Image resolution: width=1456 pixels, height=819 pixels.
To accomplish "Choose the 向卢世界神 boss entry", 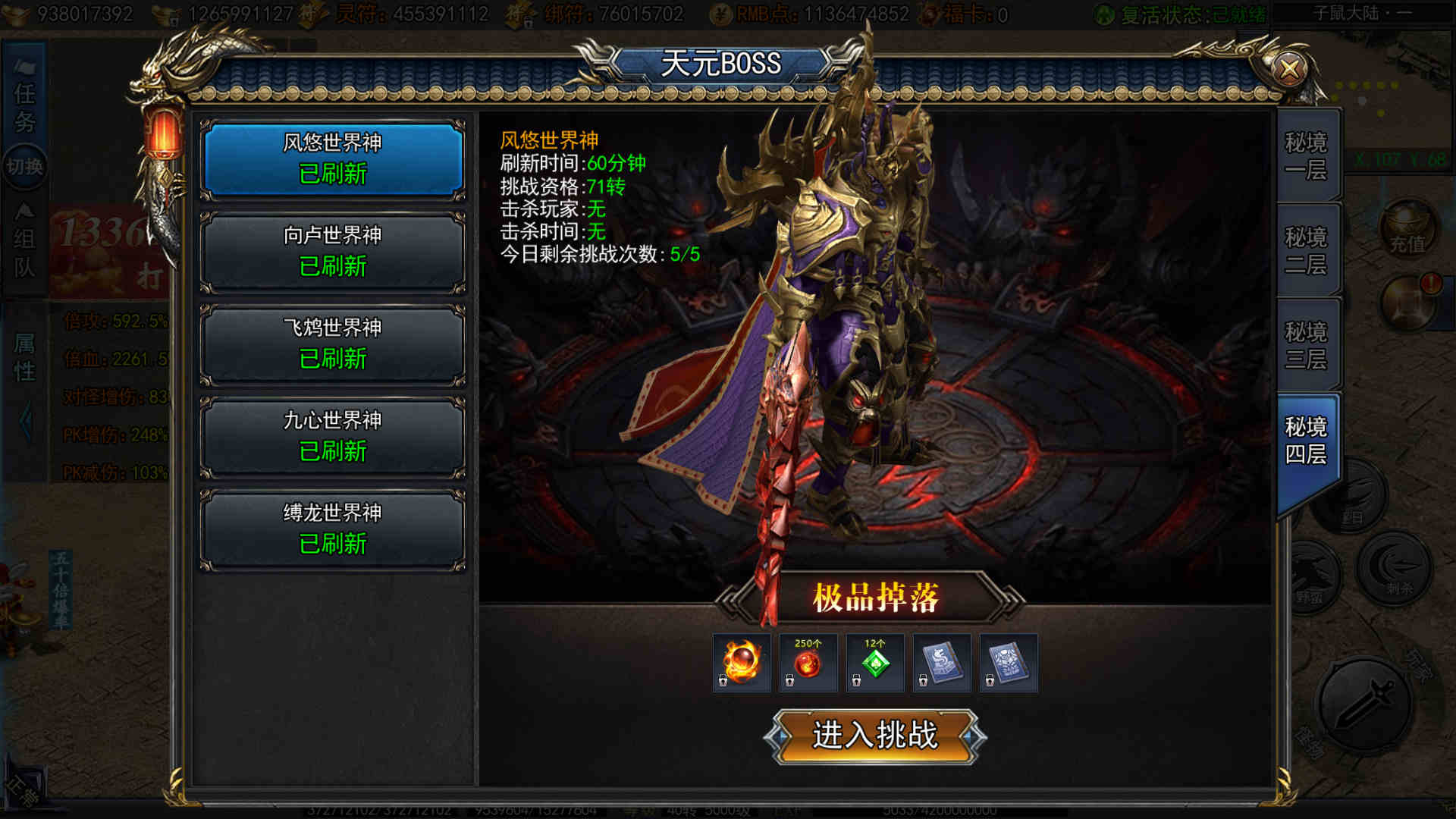I will [332, 251].
